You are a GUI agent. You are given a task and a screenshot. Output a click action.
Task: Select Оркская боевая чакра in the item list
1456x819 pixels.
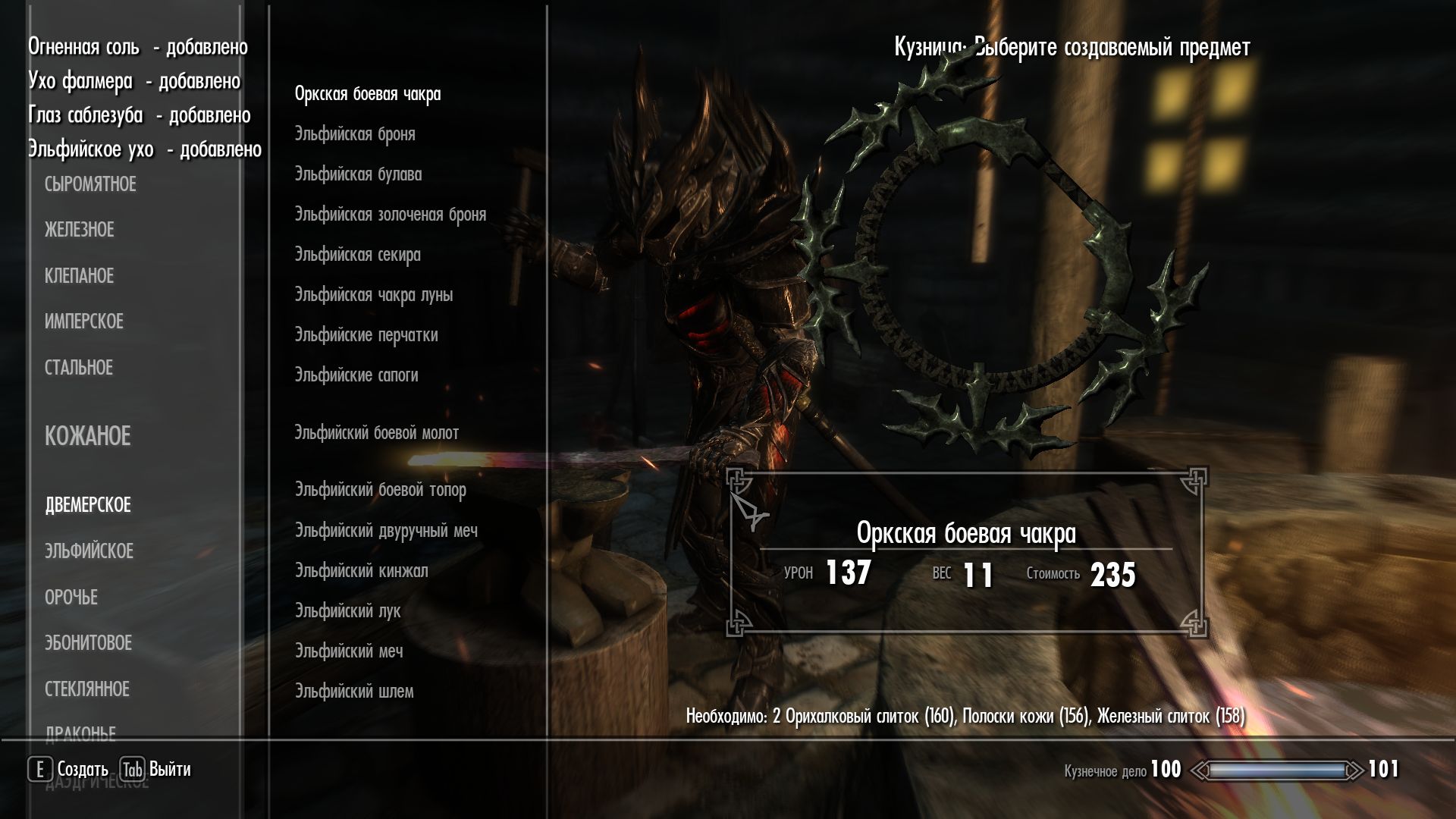368,94
